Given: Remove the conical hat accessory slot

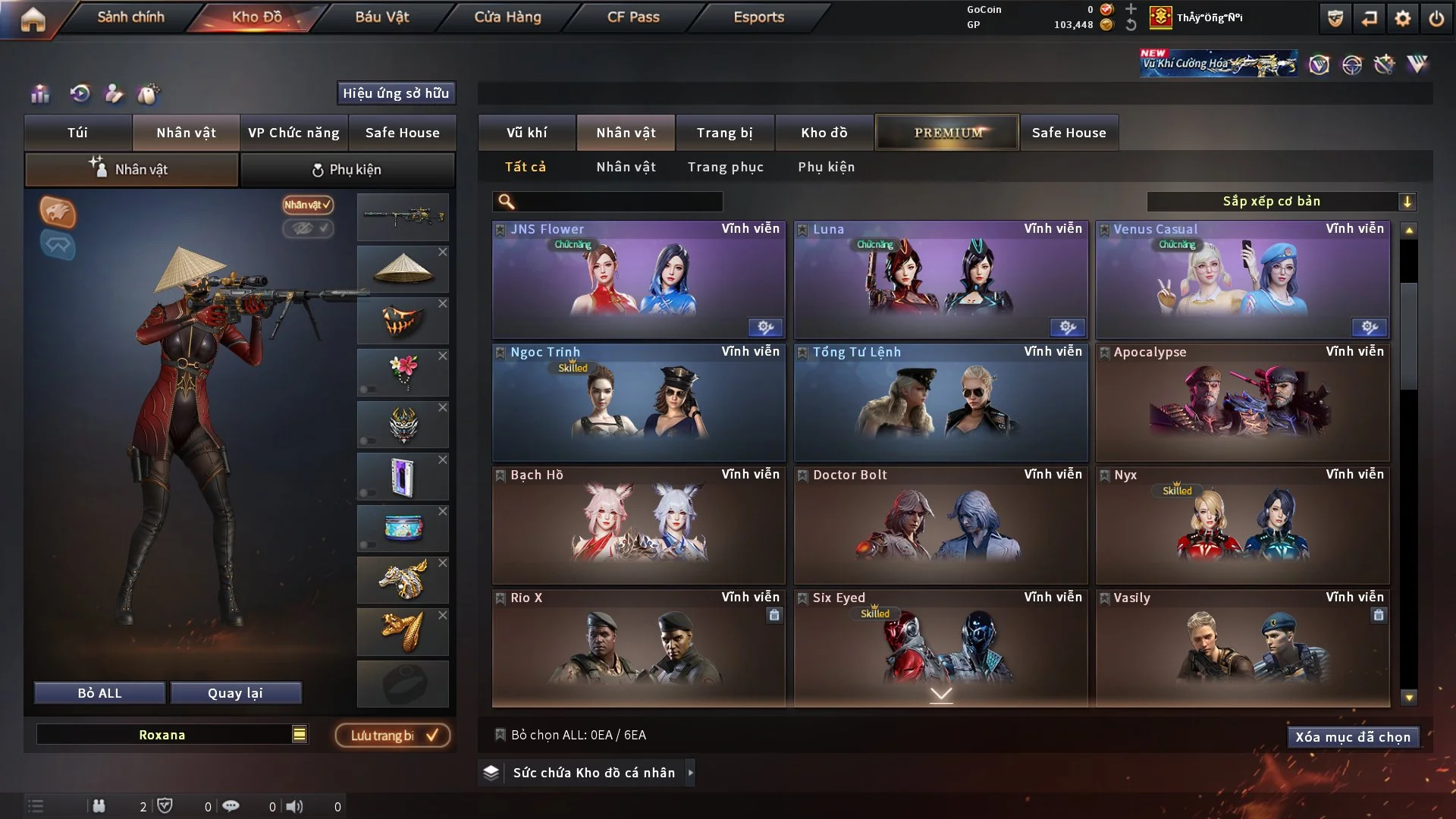Looking at the screenshot, I should pyautogui.click(x=443, y=252).
